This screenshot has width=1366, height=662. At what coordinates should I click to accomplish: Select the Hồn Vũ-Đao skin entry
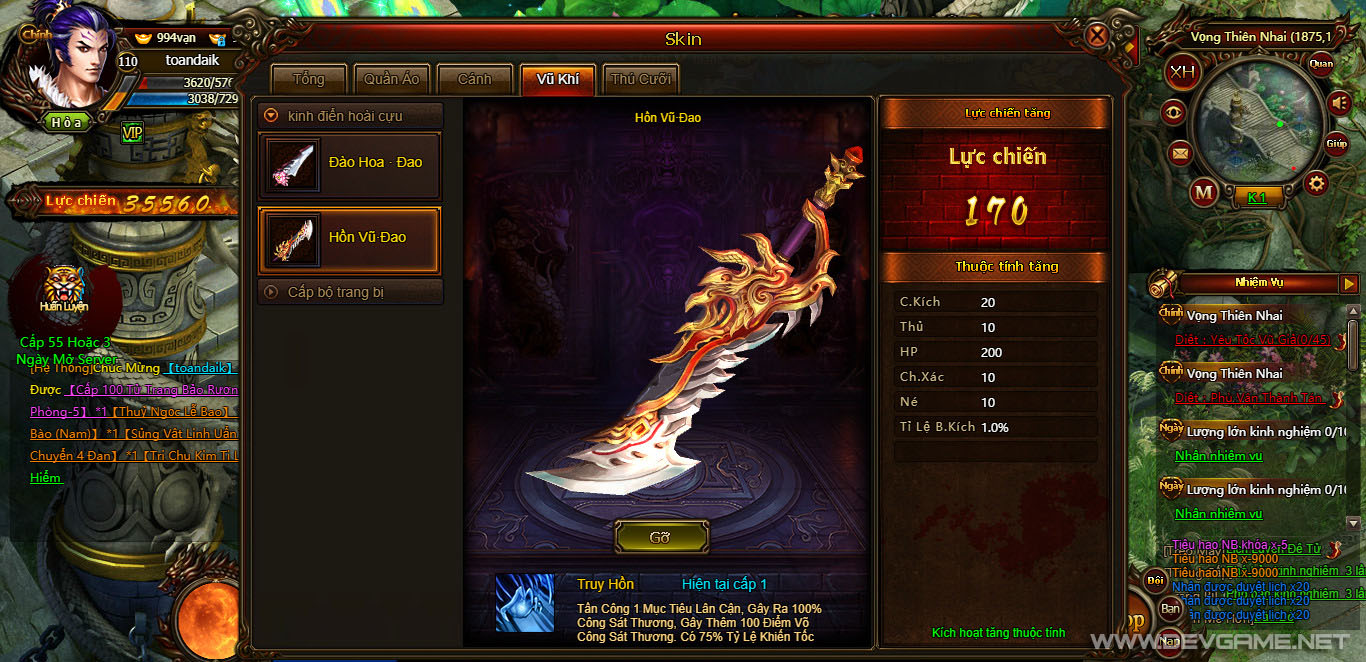pyautogui.click(x=349, y=238)
